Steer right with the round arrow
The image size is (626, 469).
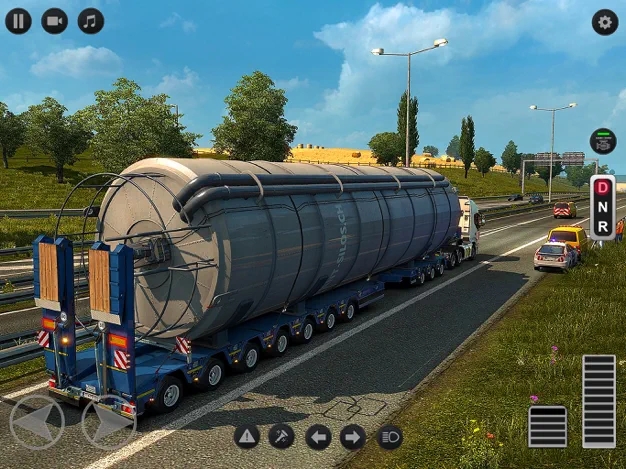109,422
